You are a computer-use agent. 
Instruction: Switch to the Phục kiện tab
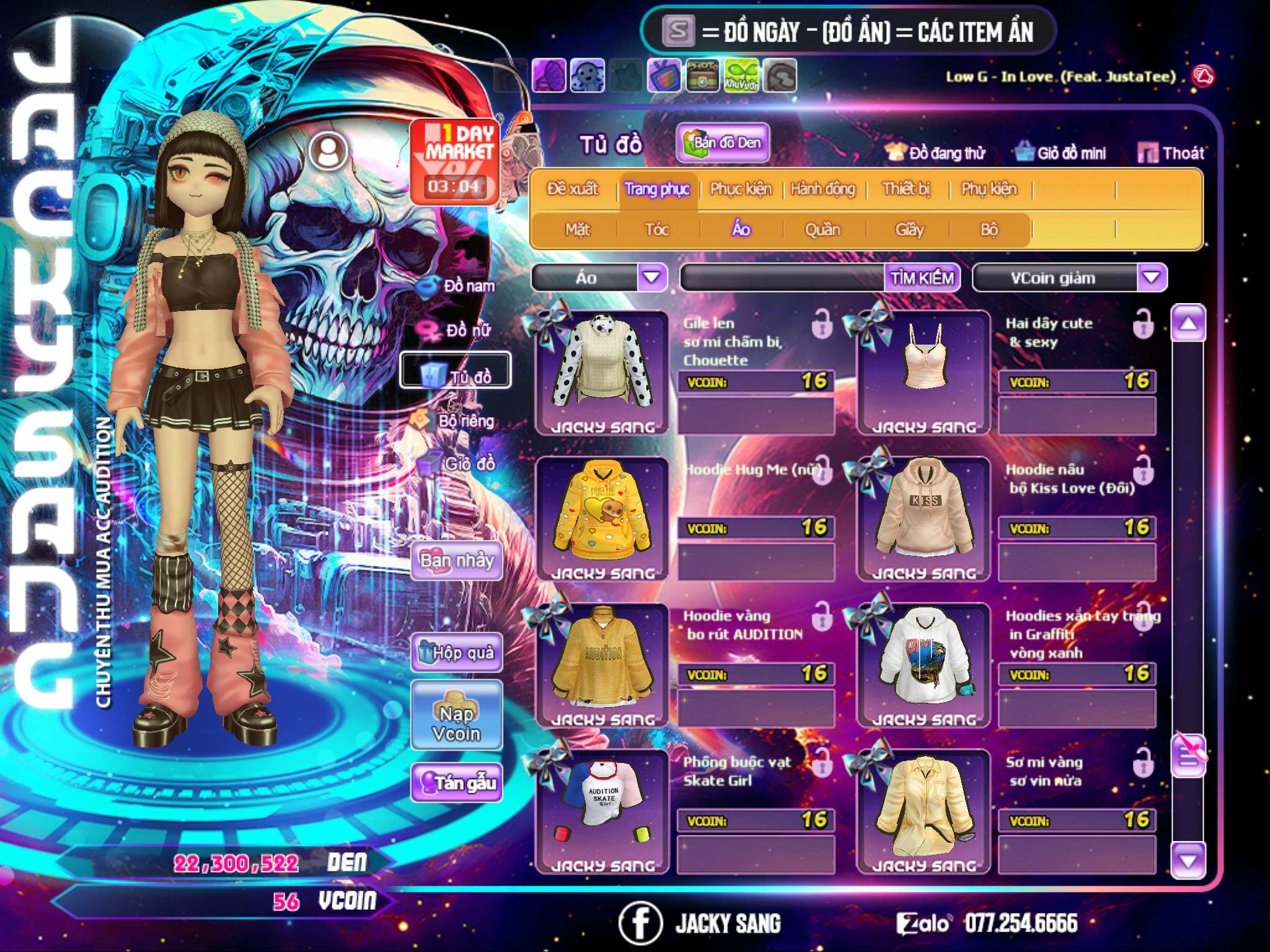741,189
